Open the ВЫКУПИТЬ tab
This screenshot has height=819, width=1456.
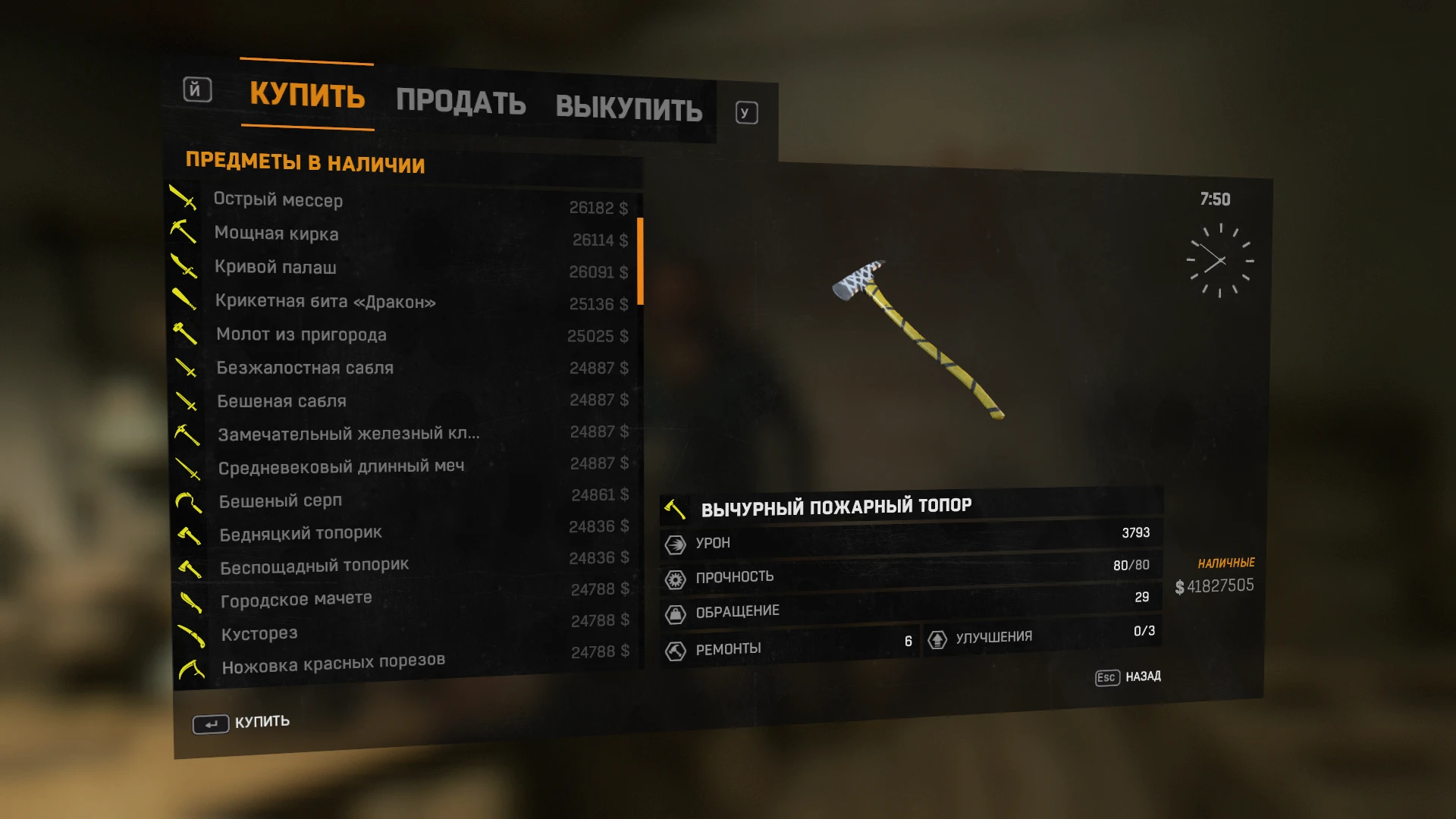click(629, 108)
